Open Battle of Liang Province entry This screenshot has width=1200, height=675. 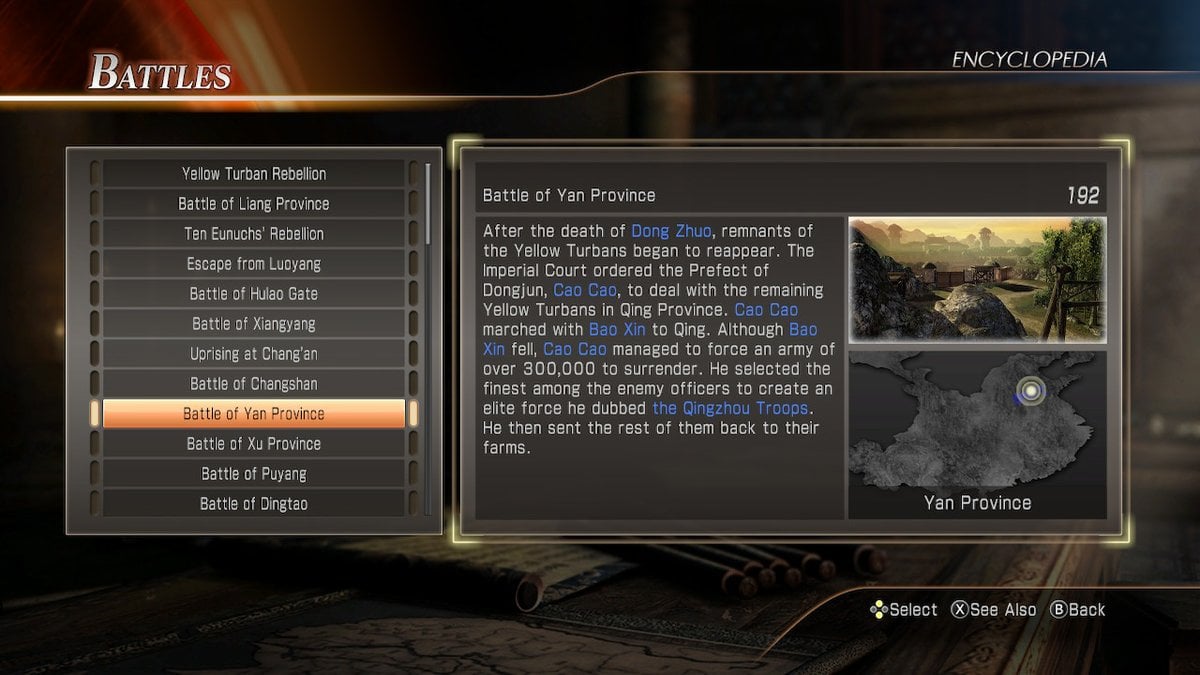coord(254,204)
